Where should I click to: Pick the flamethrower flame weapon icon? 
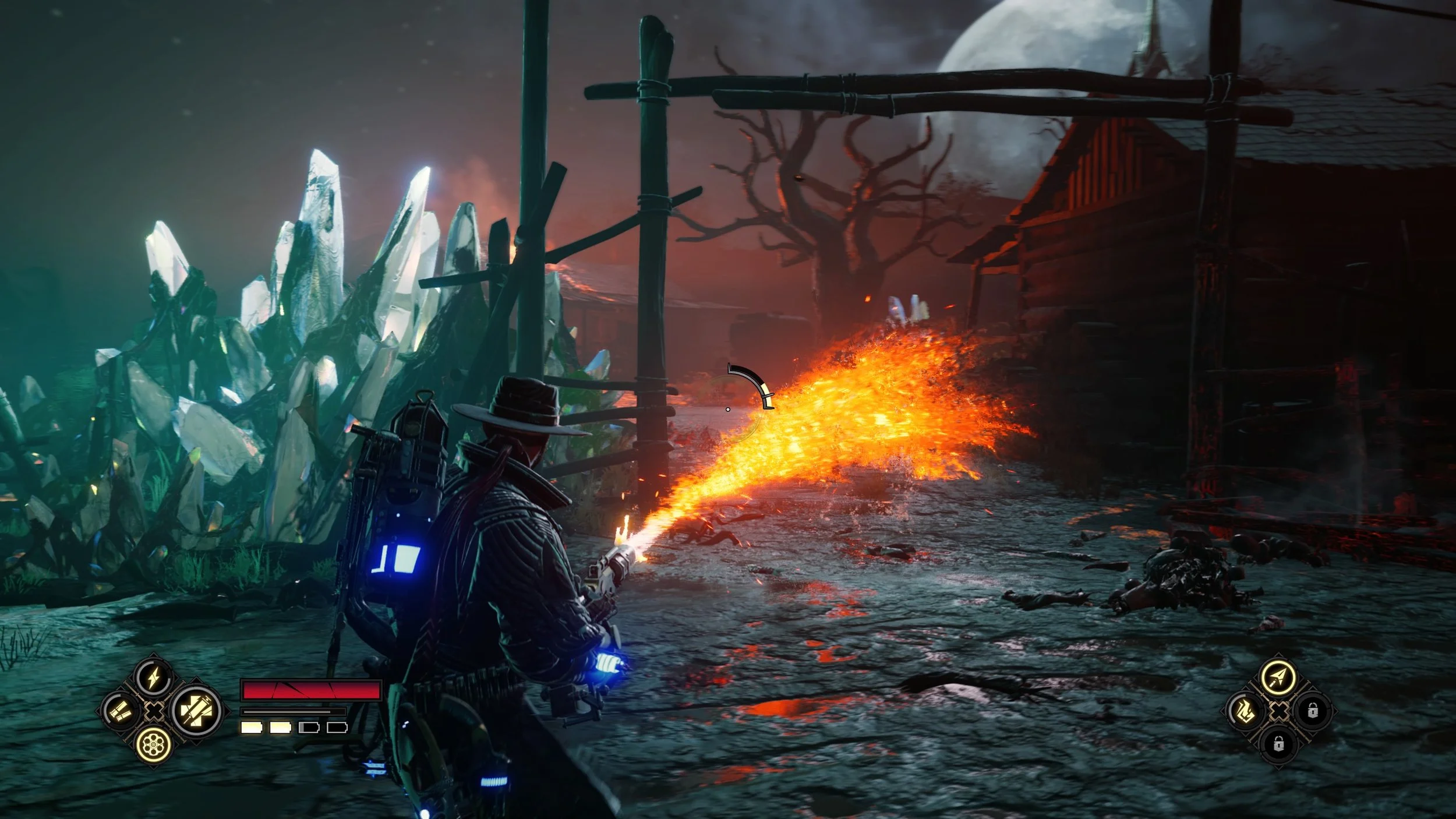coord(1245,711)
